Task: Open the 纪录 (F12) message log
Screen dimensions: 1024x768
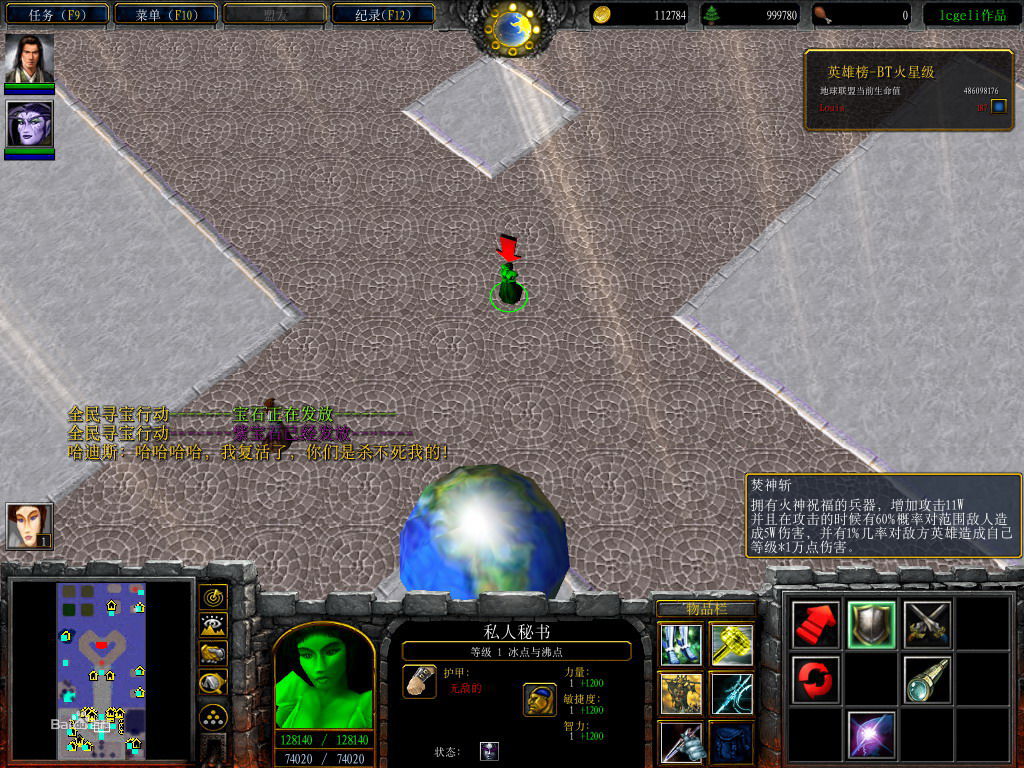Action: click(382, 15)
